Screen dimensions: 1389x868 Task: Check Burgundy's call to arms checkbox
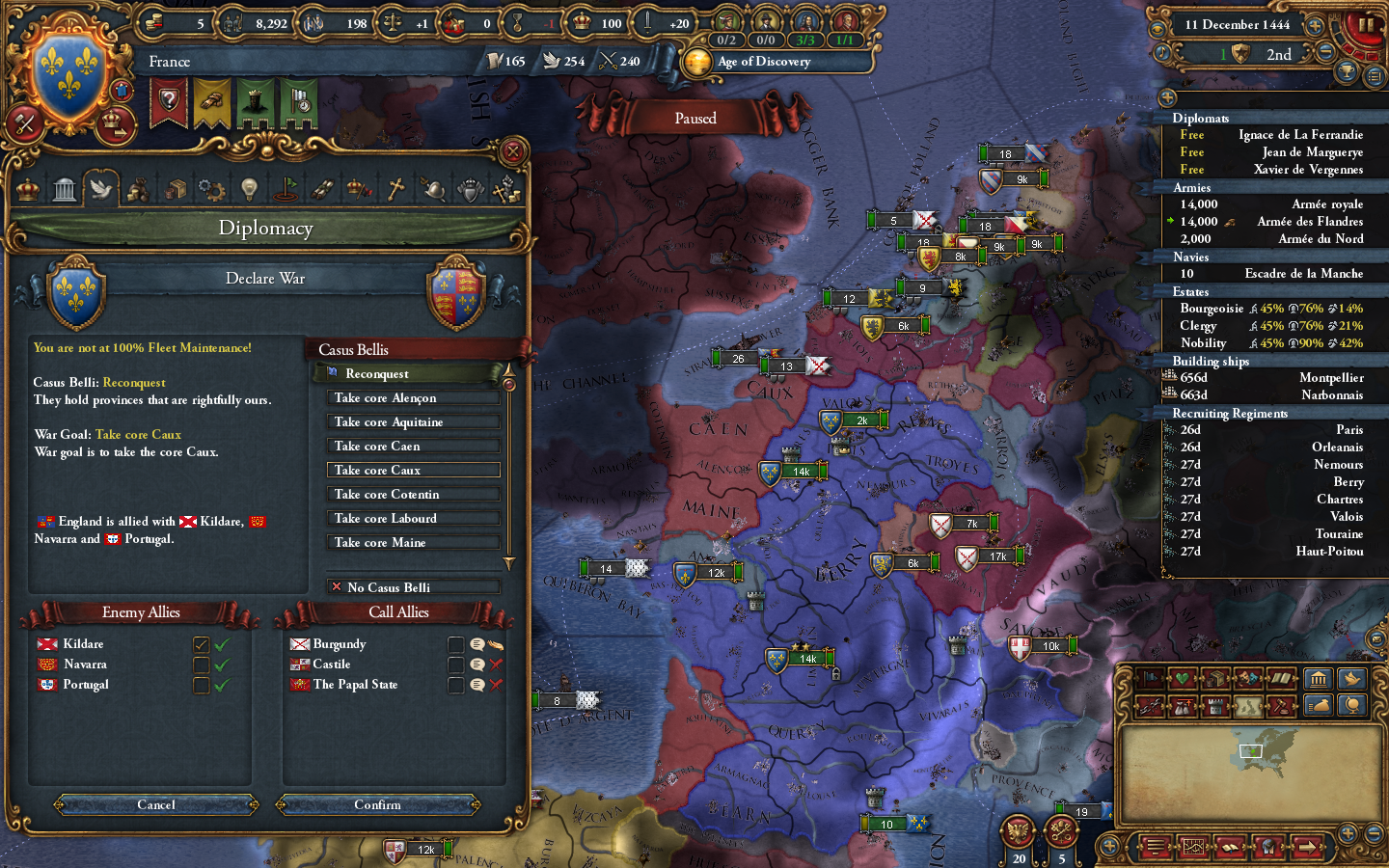click(456, 644)
